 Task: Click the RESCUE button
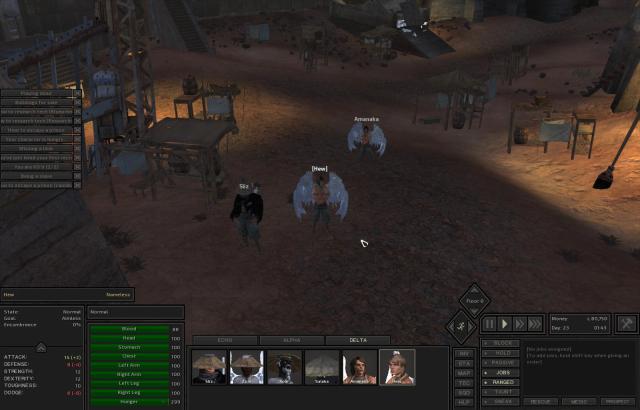(x=541, y=401)
